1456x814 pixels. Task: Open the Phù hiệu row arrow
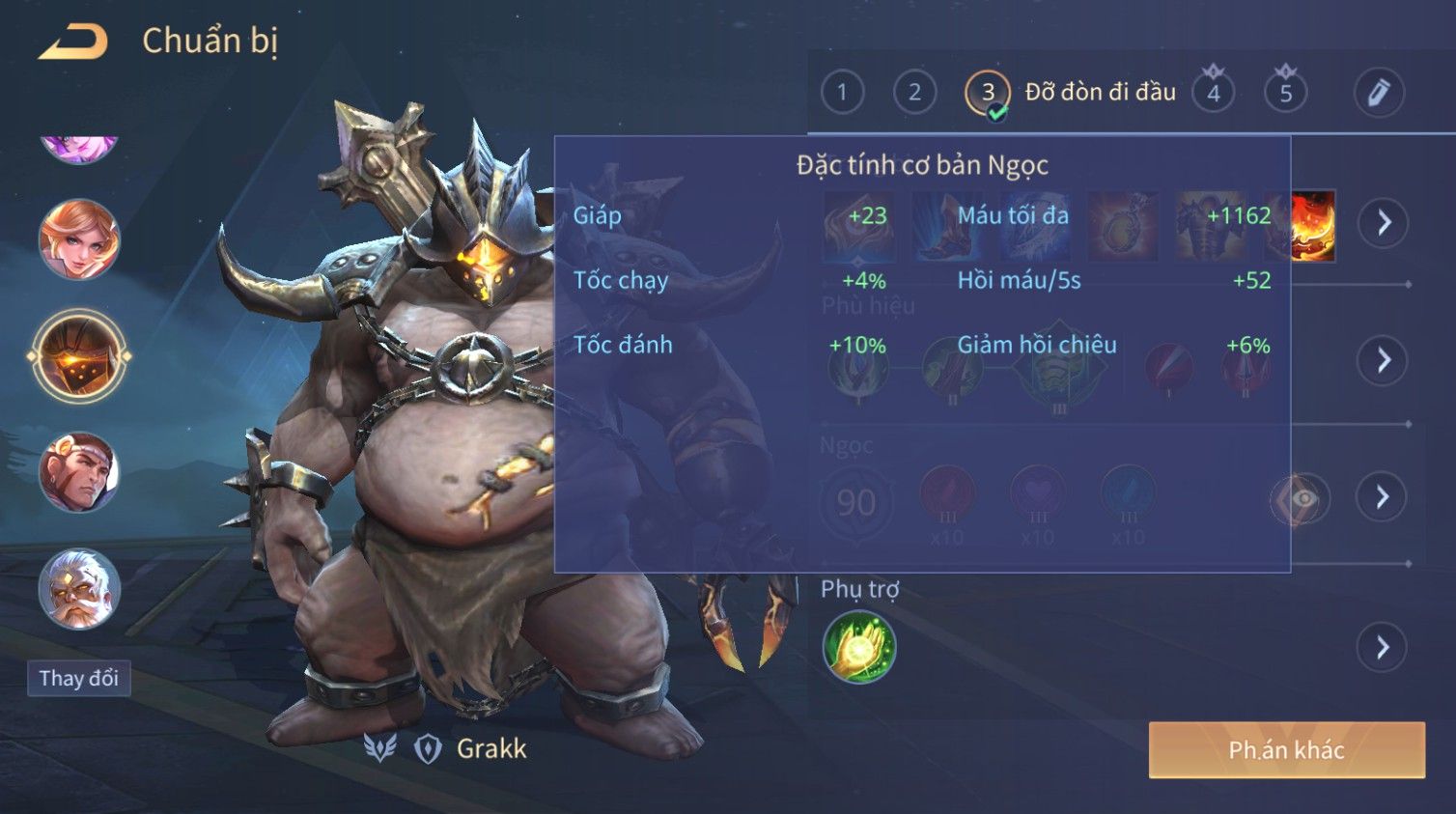1383,360
